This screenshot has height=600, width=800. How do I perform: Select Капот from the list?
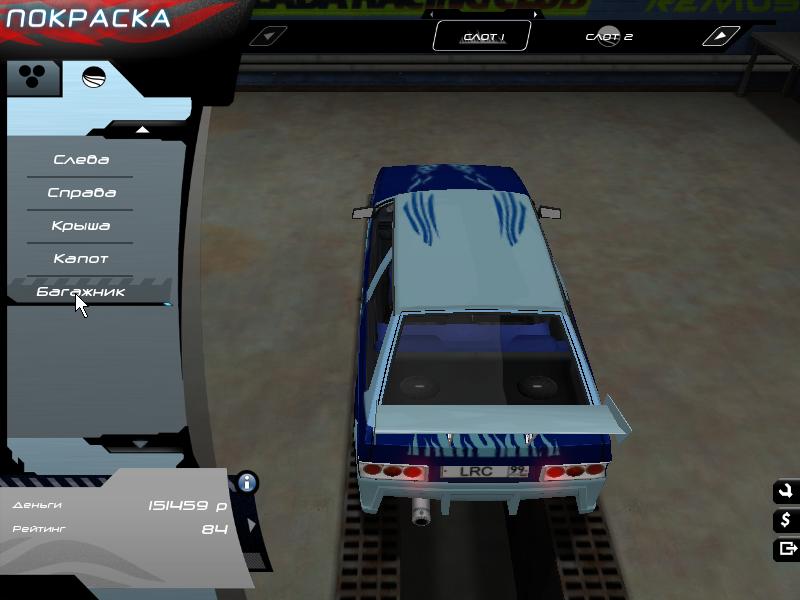81,259
